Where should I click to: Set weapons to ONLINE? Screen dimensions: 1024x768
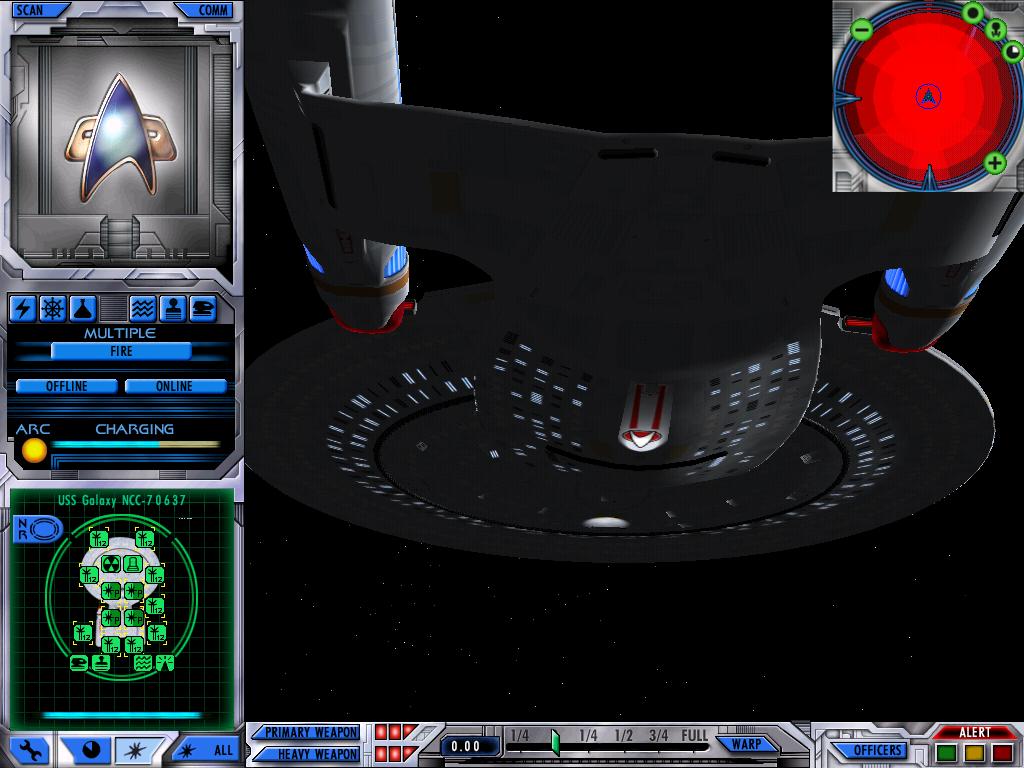click(x=174, y=386)
